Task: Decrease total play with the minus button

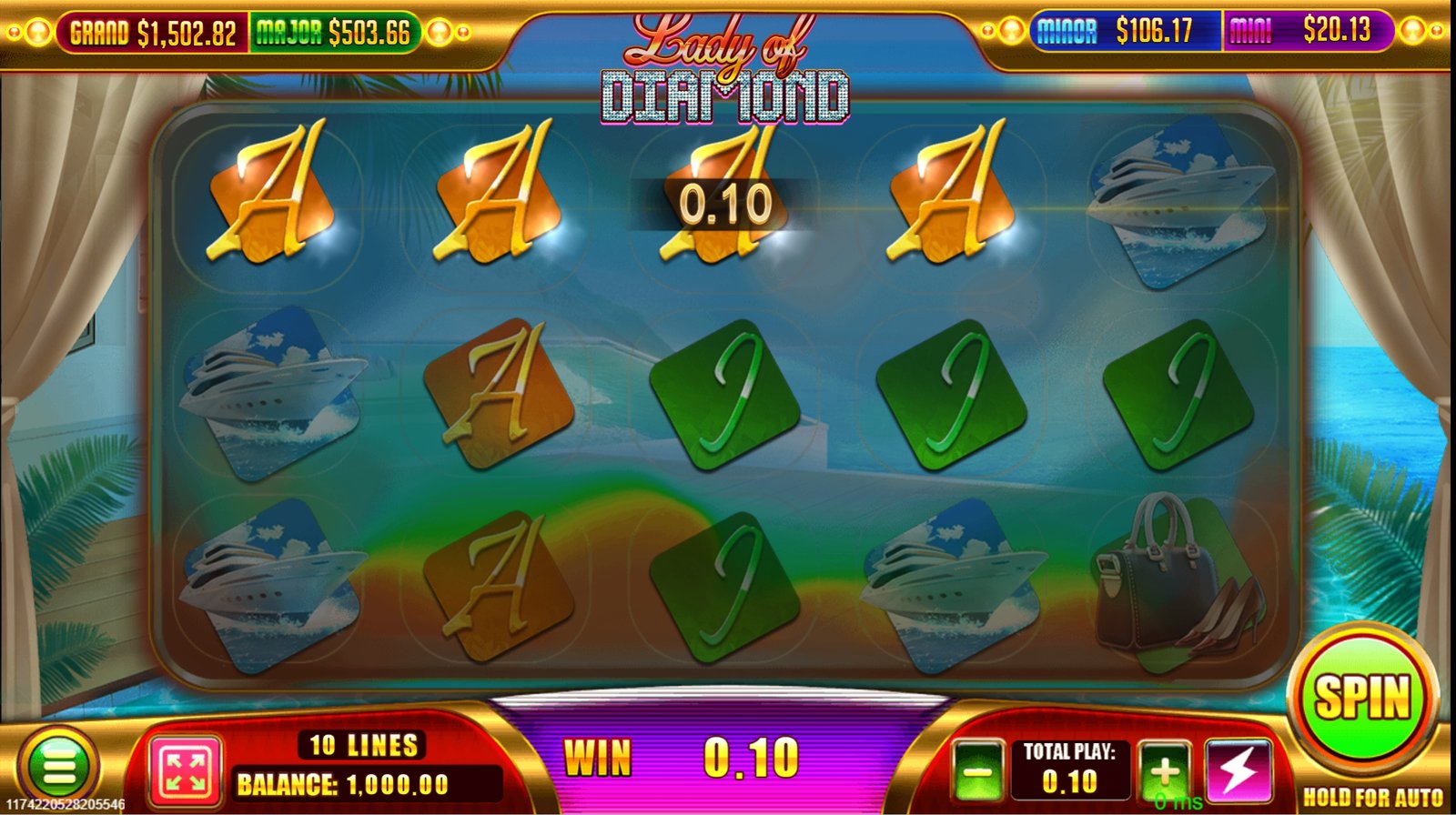Action: point(978,772)
